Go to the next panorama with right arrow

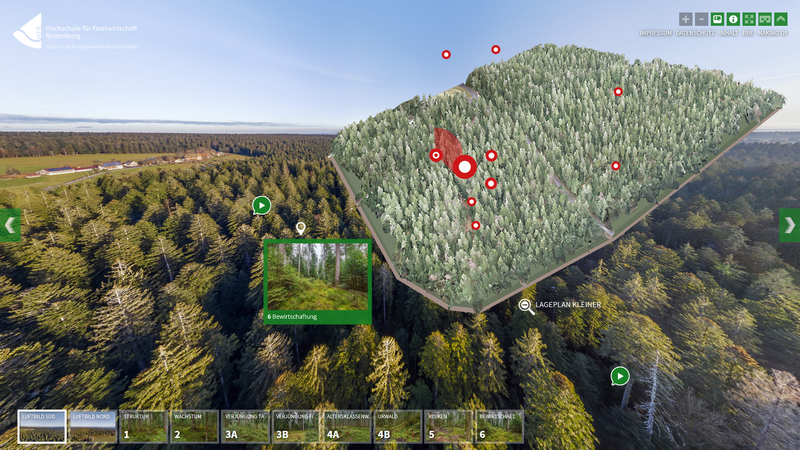click(790, 225)
